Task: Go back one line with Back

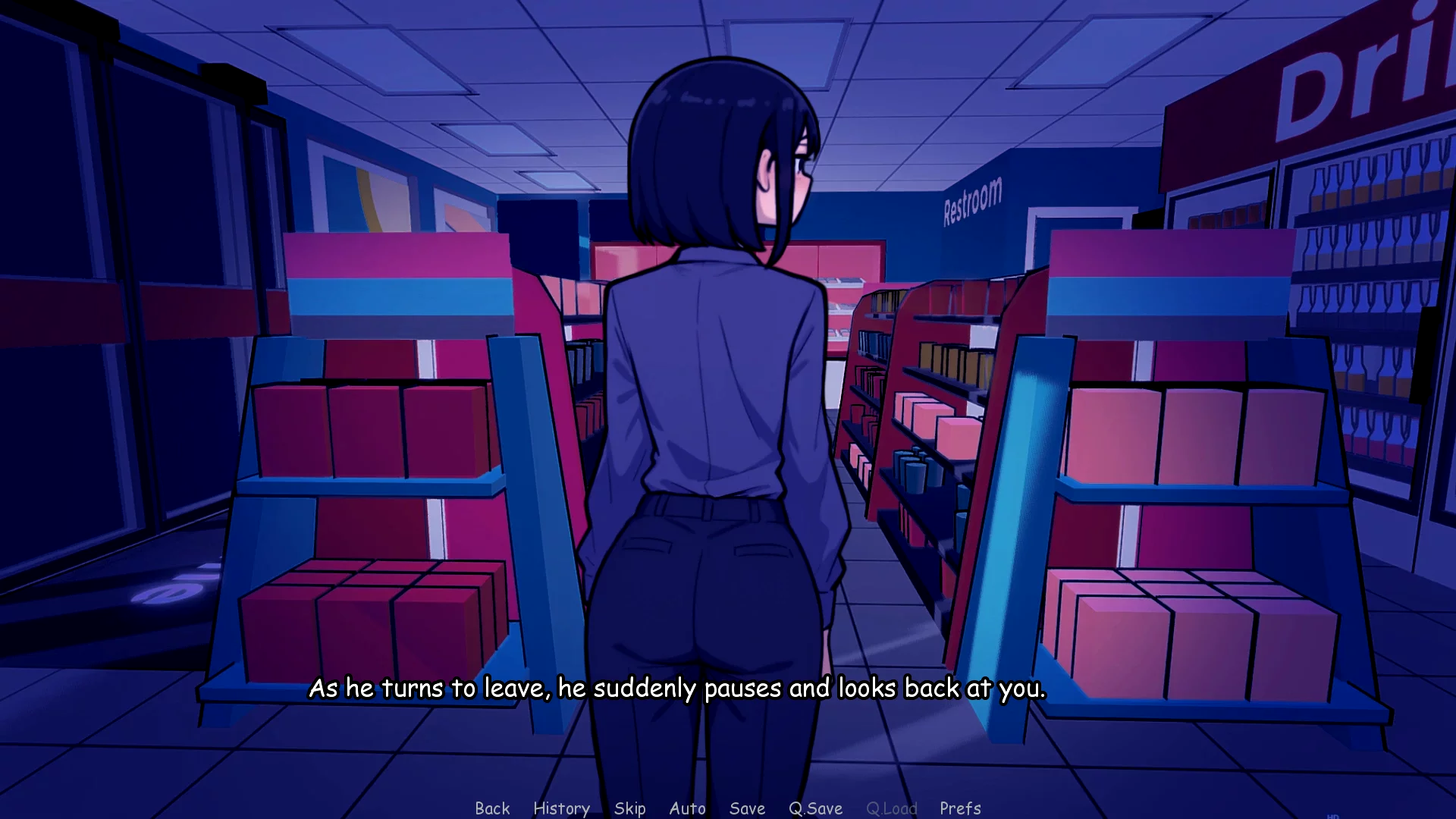Action: pyautogui.click(x=492, y=808)
